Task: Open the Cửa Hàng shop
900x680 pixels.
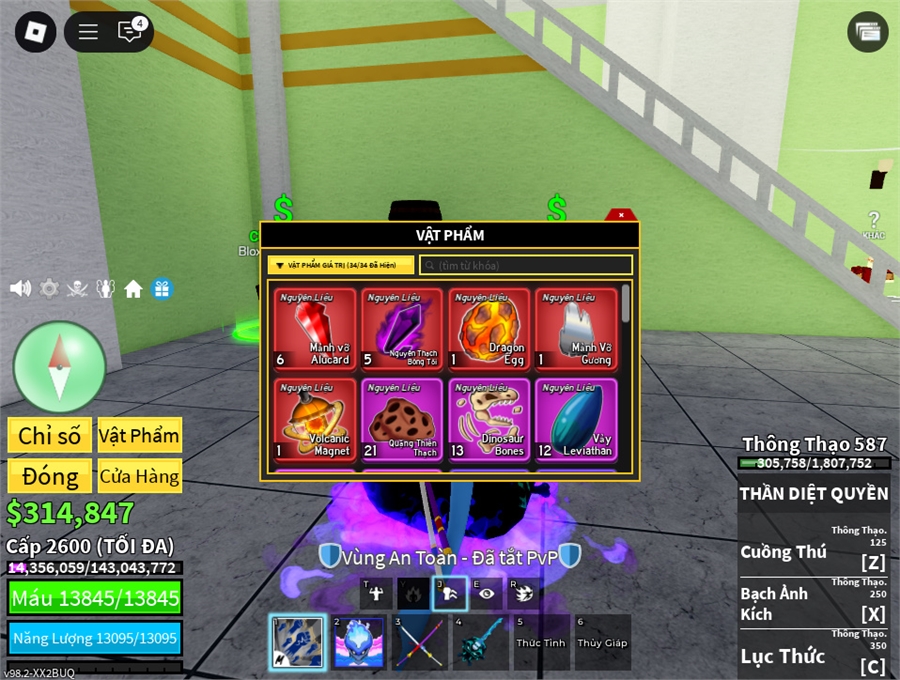Action: coord(139,476)
